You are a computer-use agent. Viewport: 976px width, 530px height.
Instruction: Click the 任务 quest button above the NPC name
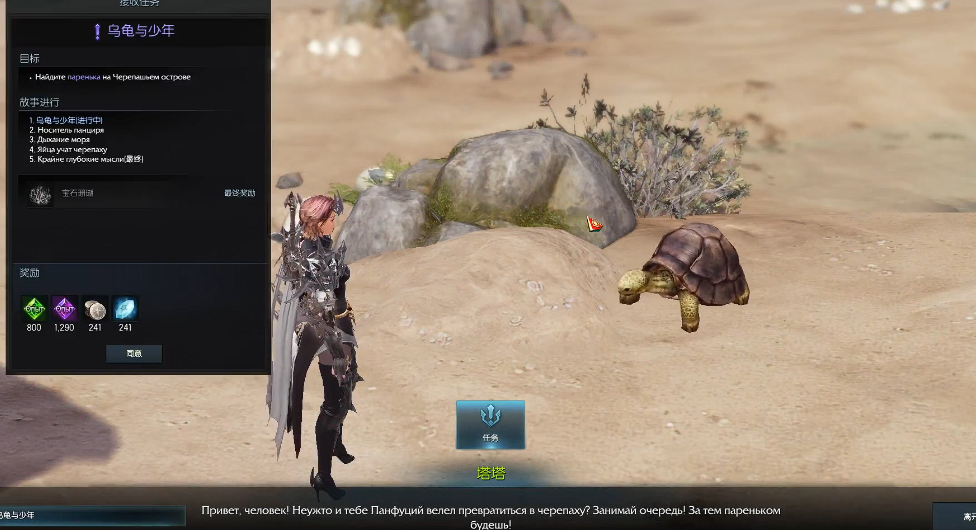coord(490,424)
